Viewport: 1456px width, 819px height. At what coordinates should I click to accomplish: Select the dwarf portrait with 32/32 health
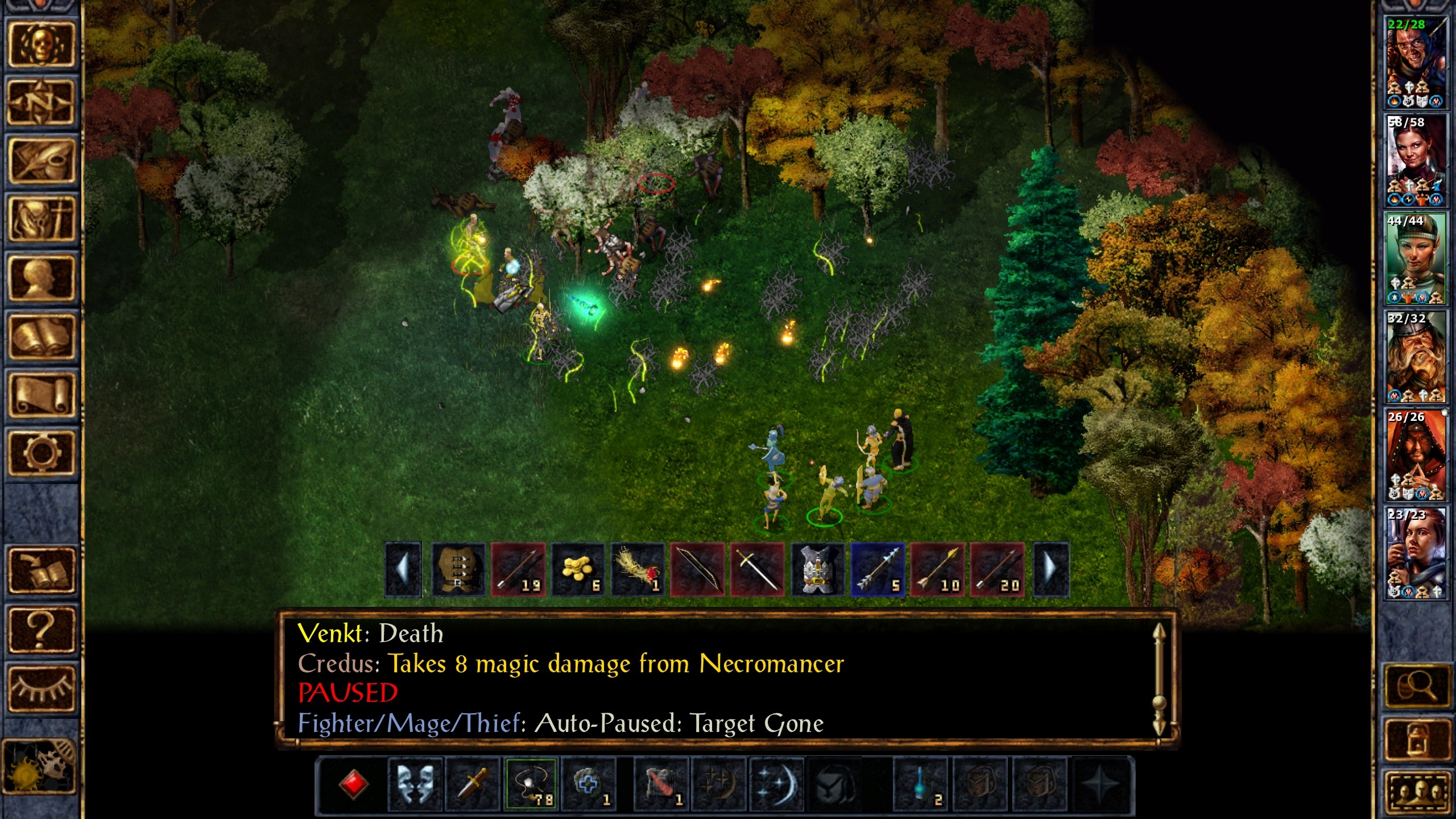pyautogui.click(x=1416, y=357)
